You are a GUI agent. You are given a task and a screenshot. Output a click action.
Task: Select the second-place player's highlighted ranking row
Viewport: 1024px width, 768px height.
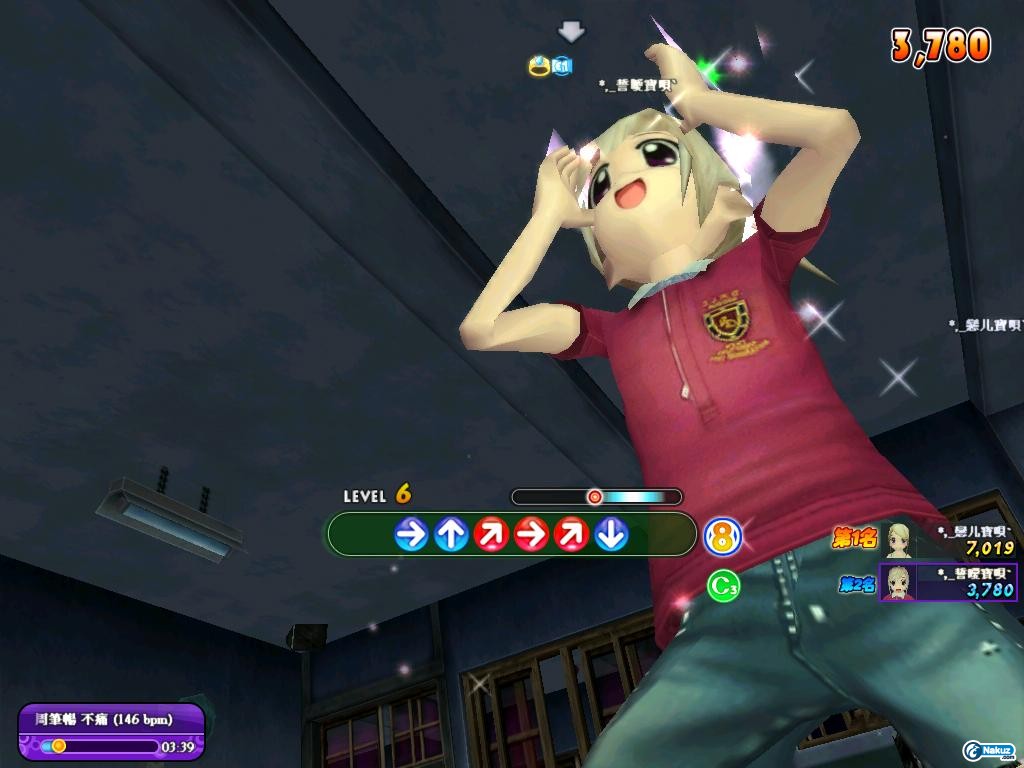[948, 582]
